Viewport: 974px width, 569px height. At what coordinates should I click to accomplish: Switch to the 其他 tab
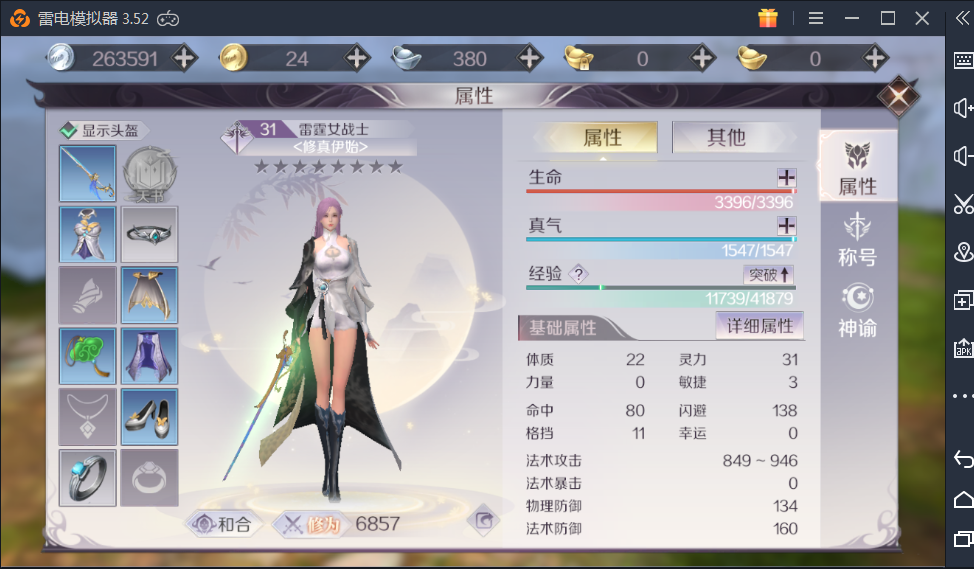tap(726, 137)
